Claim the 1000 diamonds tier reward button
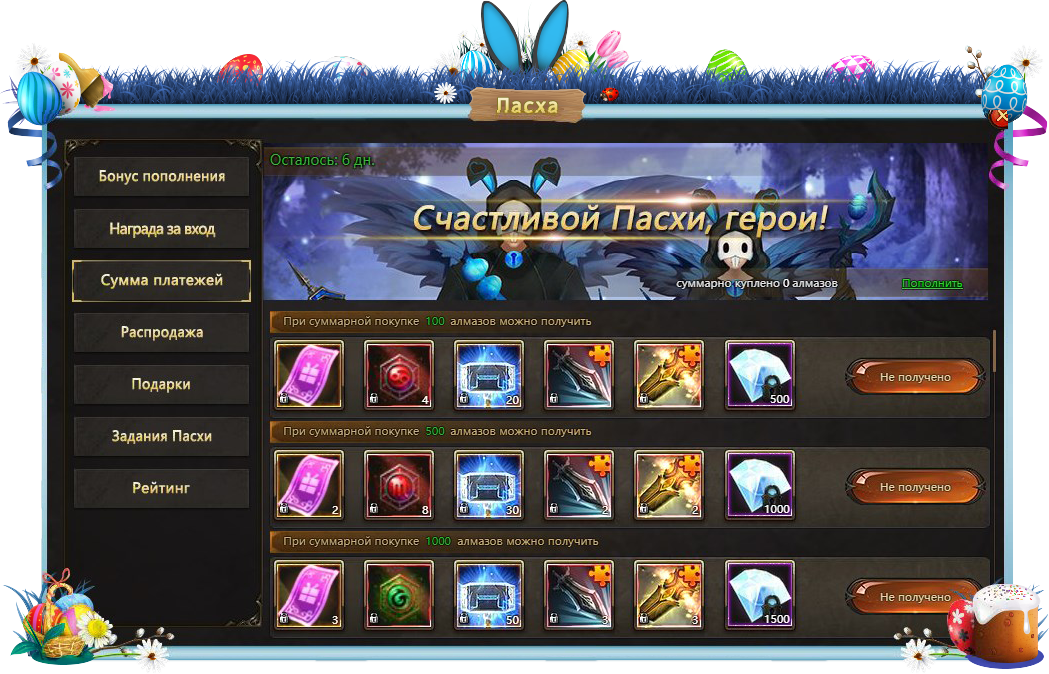Viewport: 1049px width, 674px height. coord(914,597)
